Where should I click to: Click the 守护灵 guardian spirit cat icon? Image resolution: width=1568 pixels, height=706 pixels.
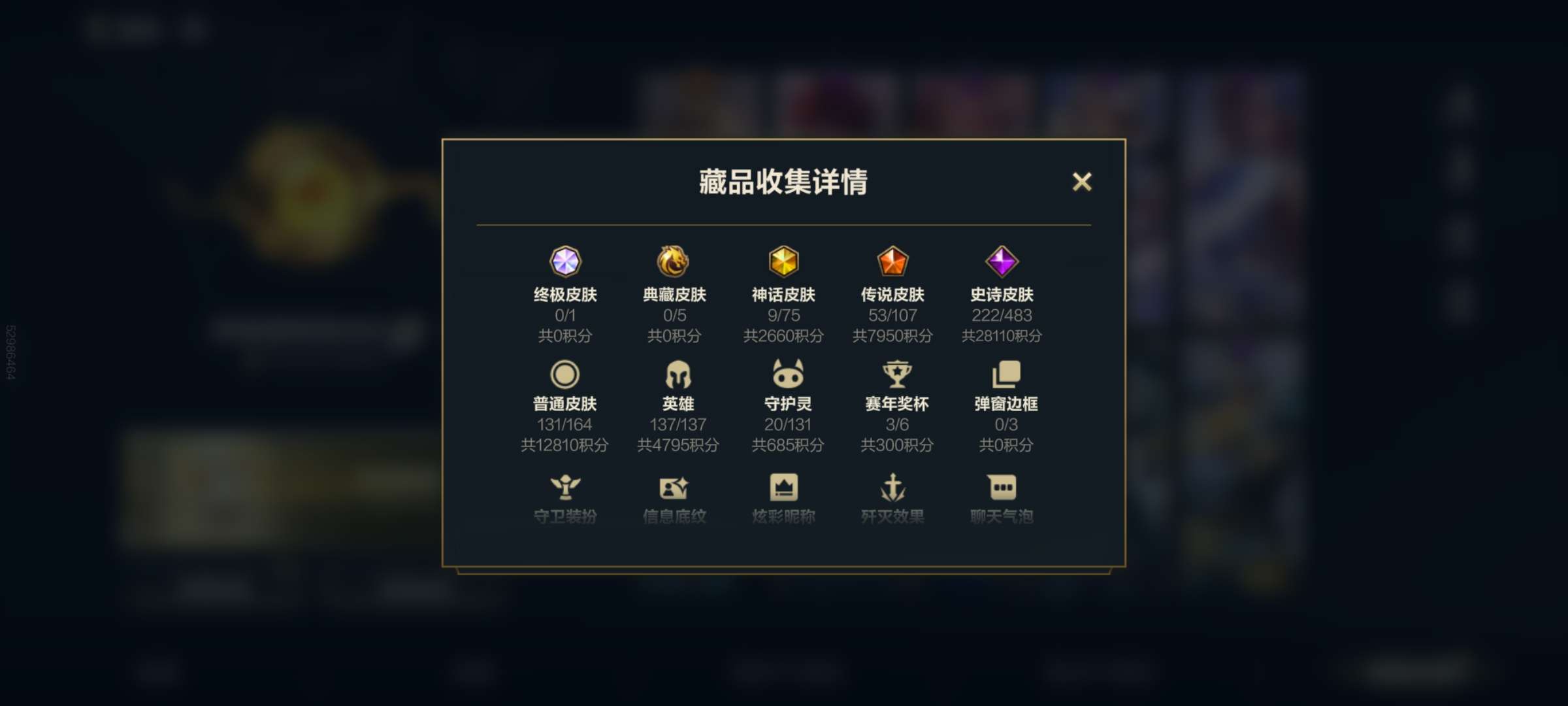(785, 374)
